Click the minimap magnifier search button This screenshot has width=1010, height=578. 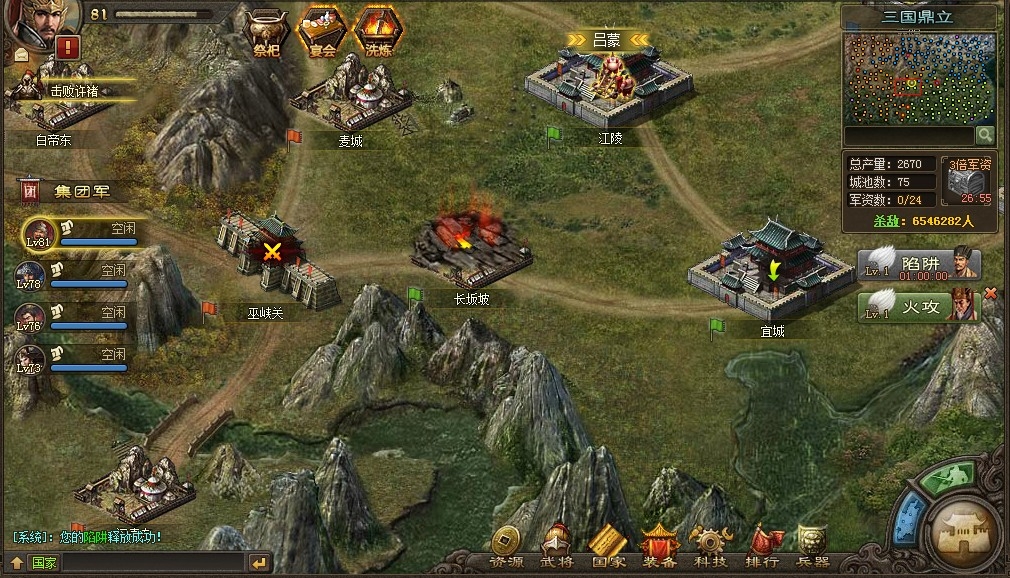[x=985, y=134]
